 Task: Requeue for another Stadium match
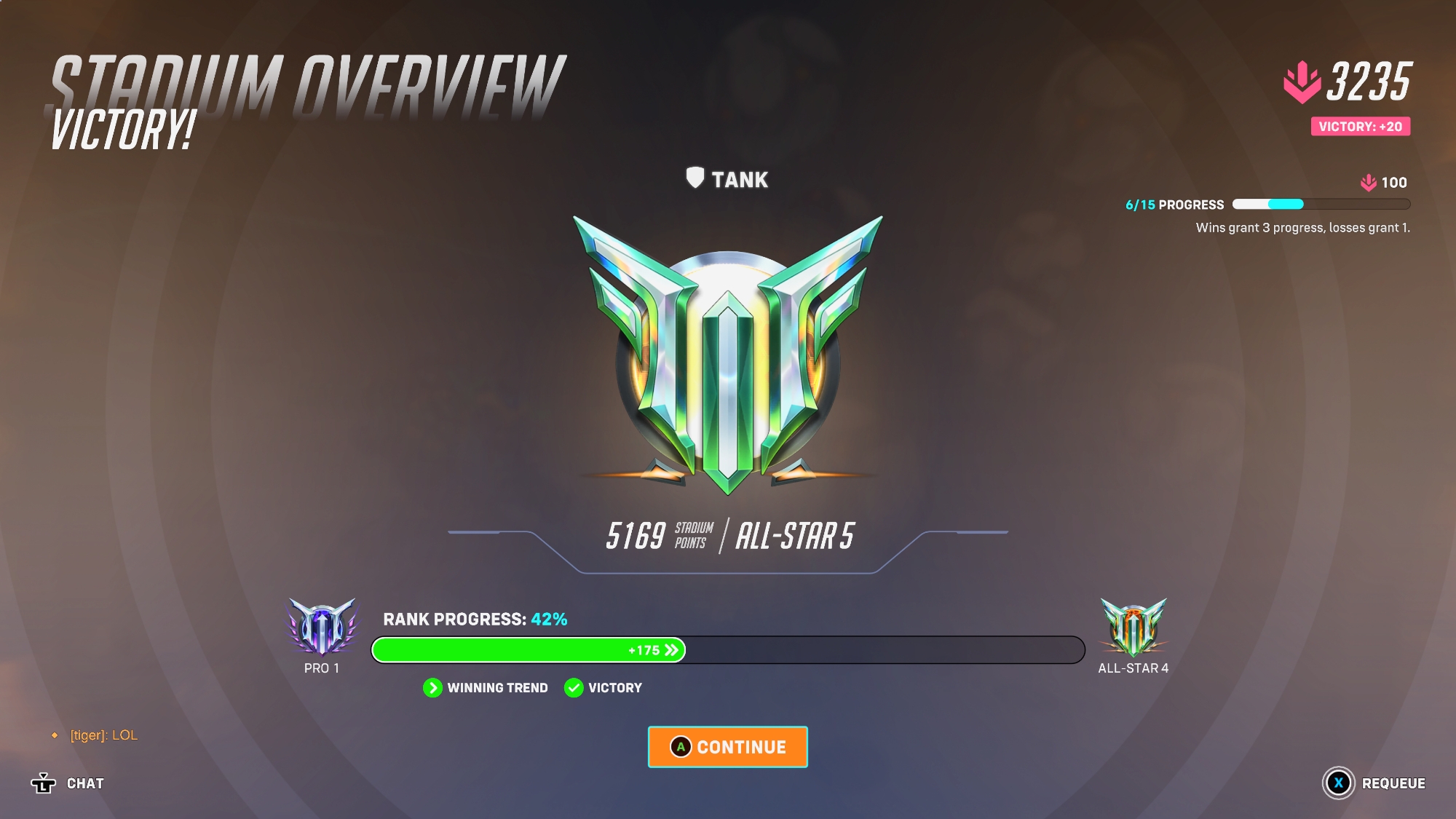click(x=1374, y=783)
